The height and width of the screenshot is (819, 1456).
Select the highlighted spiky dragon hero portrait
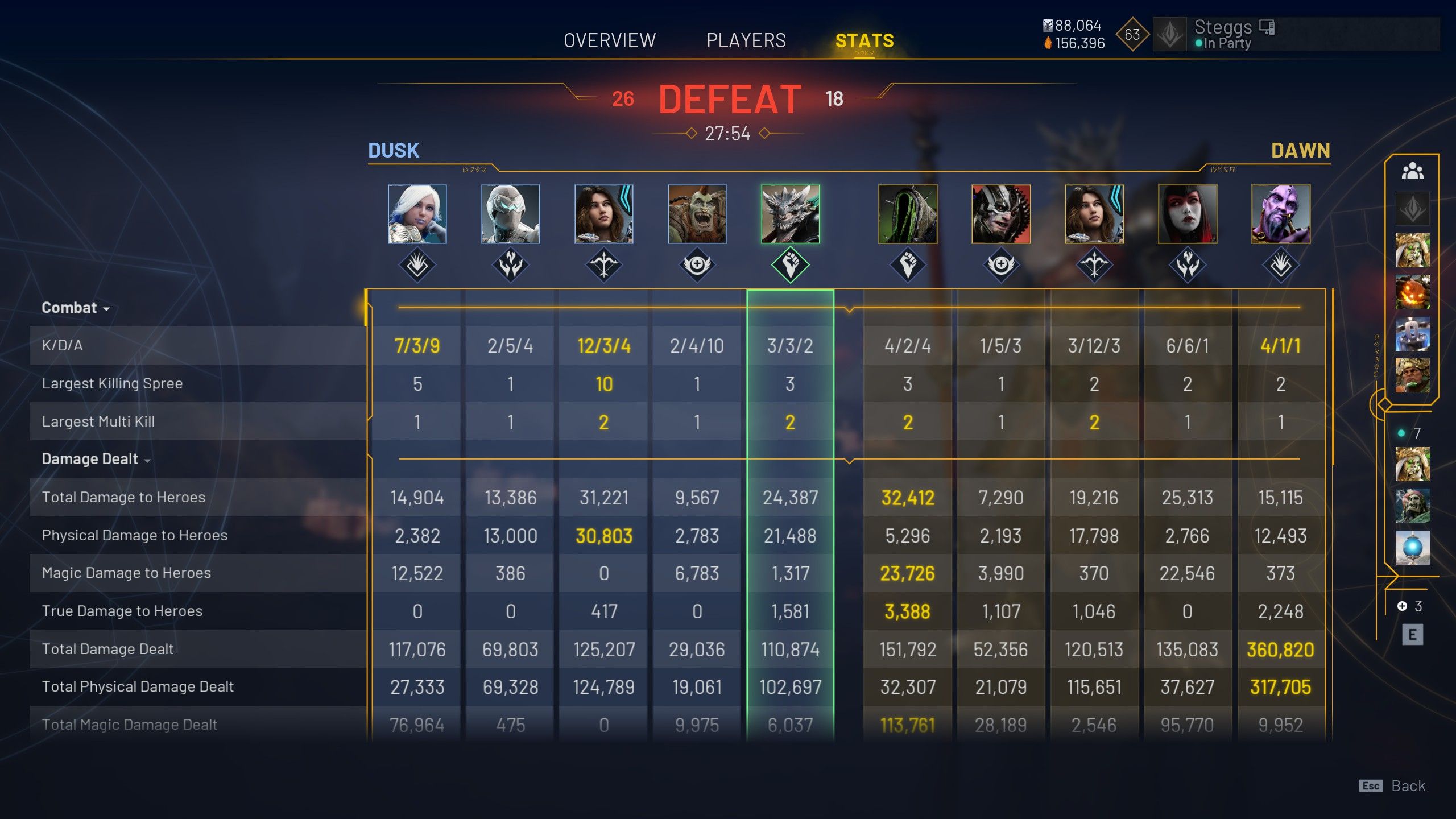(x=790, y=214)
